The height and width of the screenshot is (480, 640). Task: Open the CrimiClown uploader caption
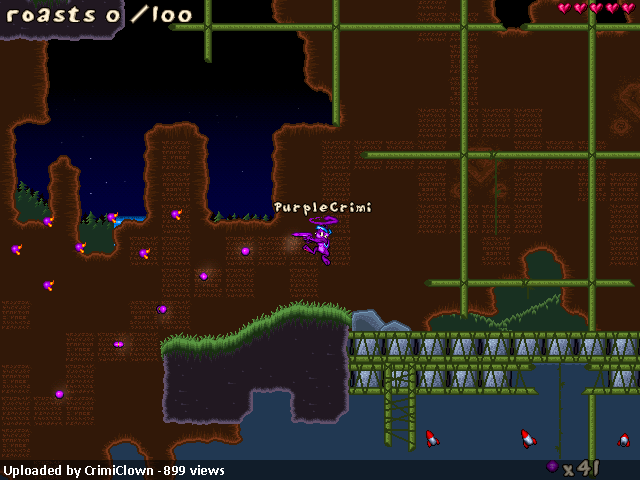point(114,470)
